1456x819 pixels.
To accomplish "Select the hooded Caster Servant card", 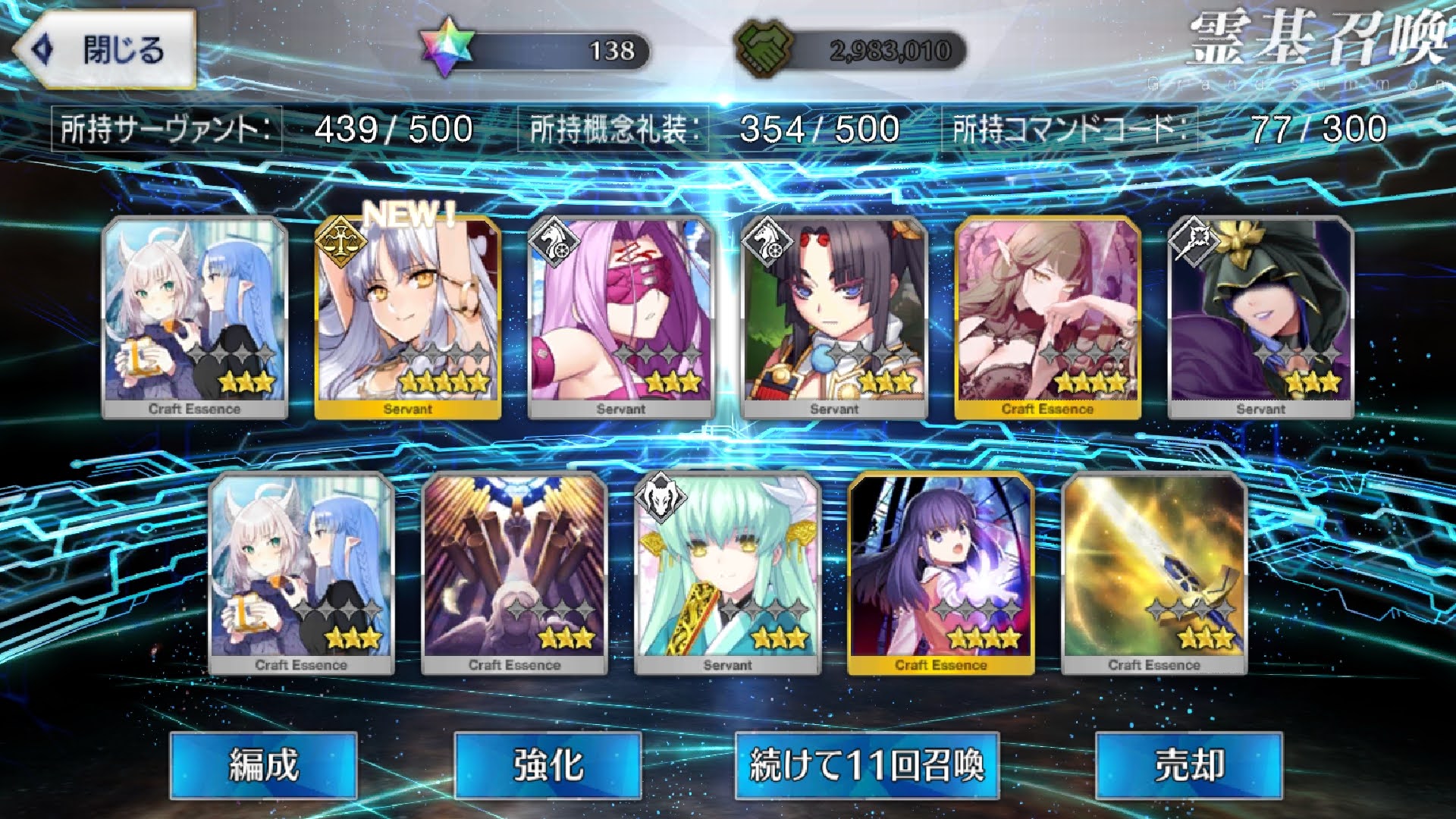I will click(x=1260, y=317).
